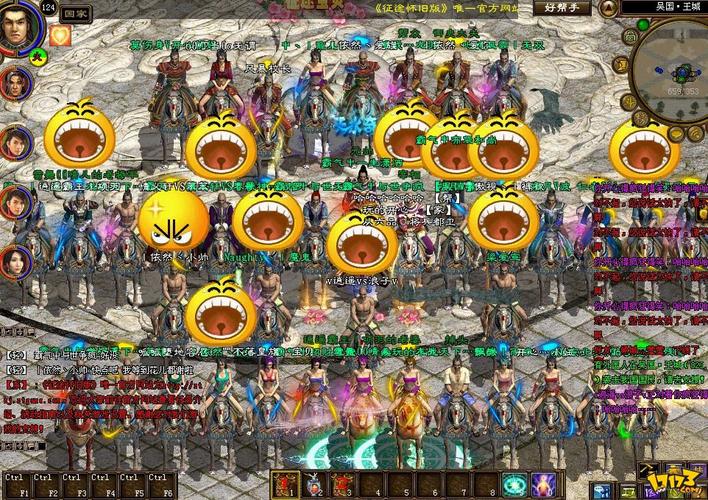Use the item in hotbar slot 2

[x=315, y=486]
